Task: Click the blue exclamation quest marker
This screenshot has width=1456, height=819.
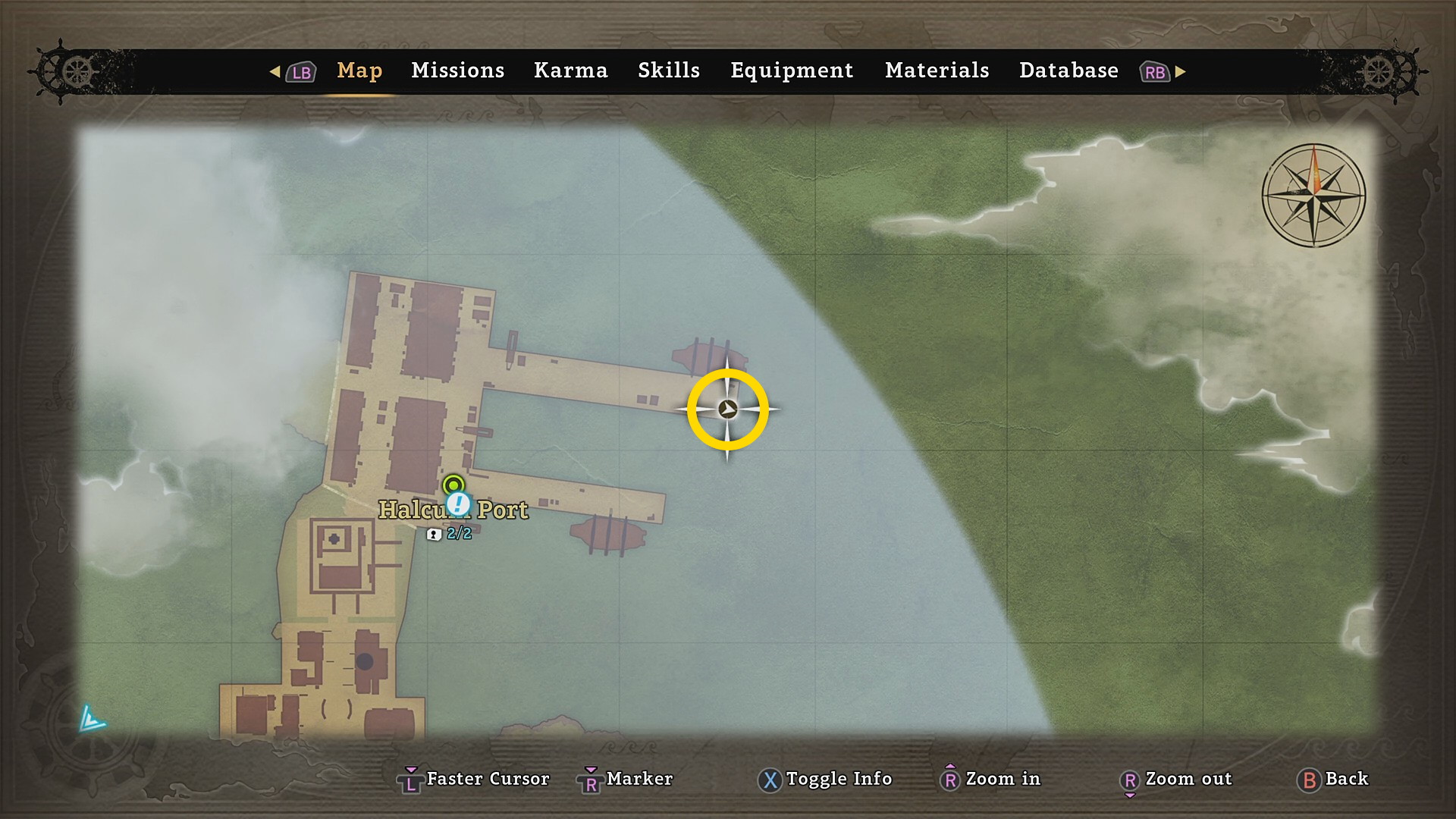Action: tap(458, 504)
